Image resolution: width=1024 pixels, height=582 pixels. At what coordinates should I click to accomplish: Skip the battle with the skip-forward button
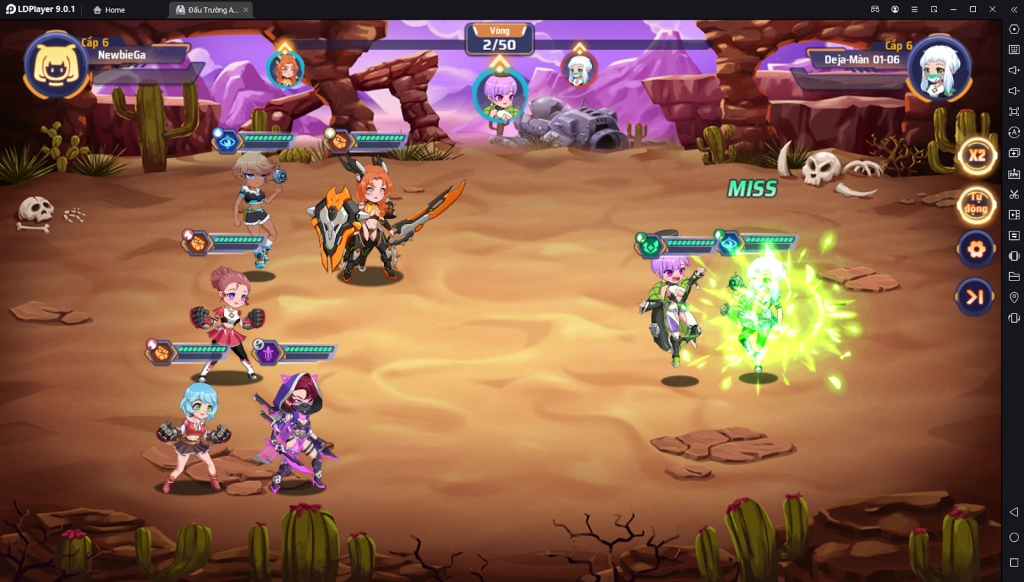point(976,296)
